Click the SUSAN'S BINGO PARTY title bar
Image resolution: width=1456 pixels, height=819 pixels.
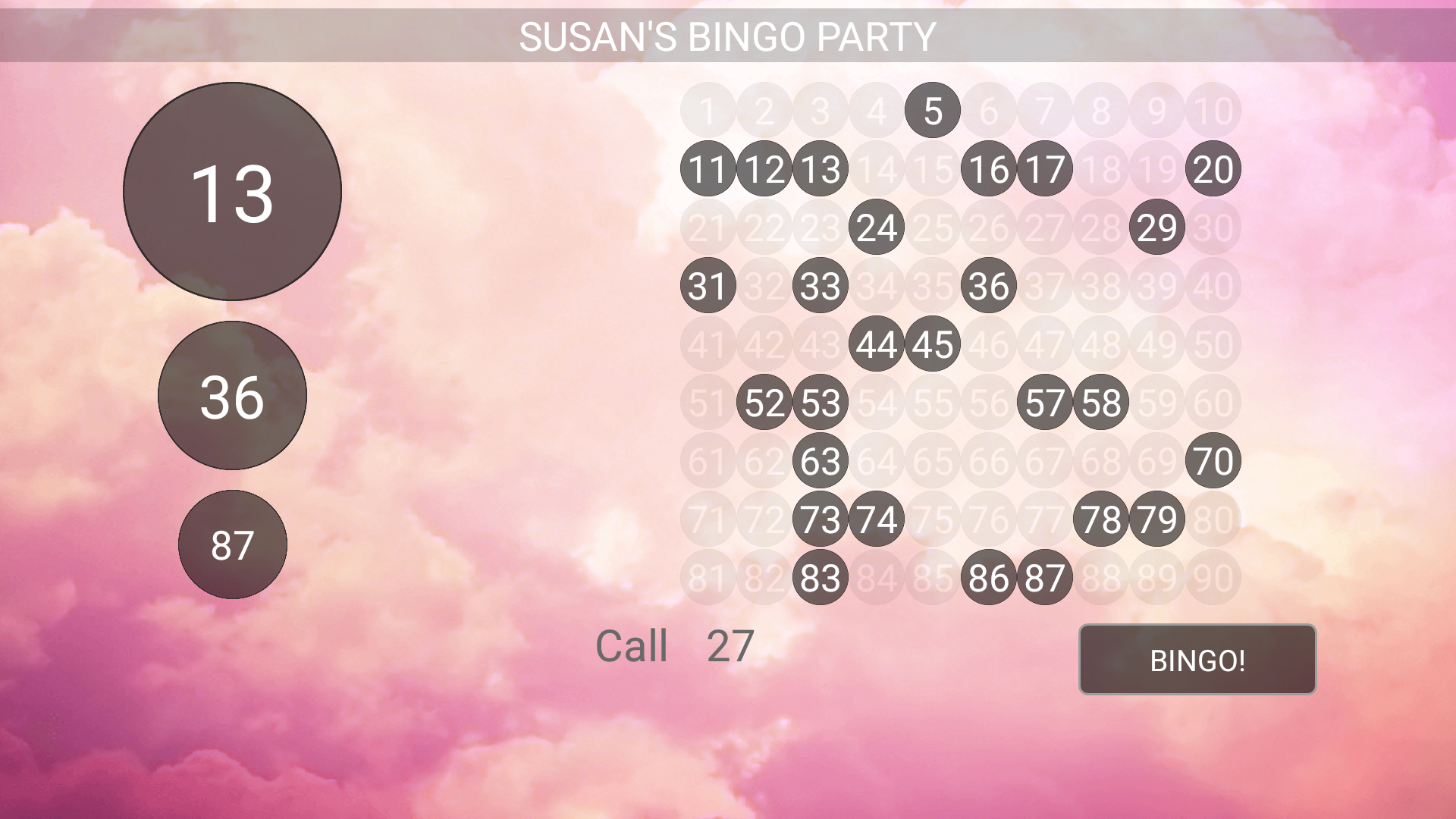tap(728, 33)
